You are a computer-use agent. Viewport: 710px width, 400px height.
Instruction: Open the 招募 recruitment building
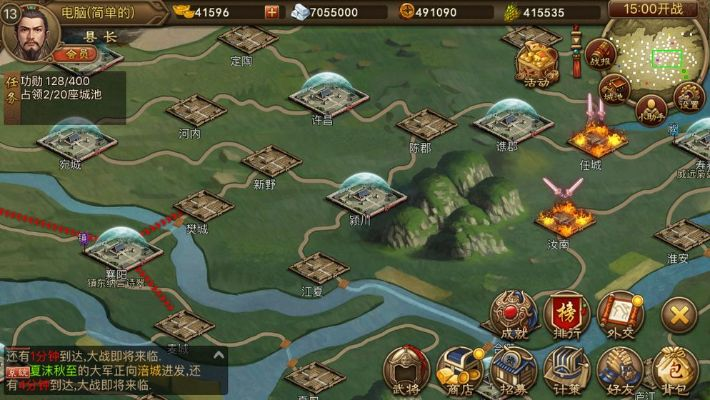point(512,372)
